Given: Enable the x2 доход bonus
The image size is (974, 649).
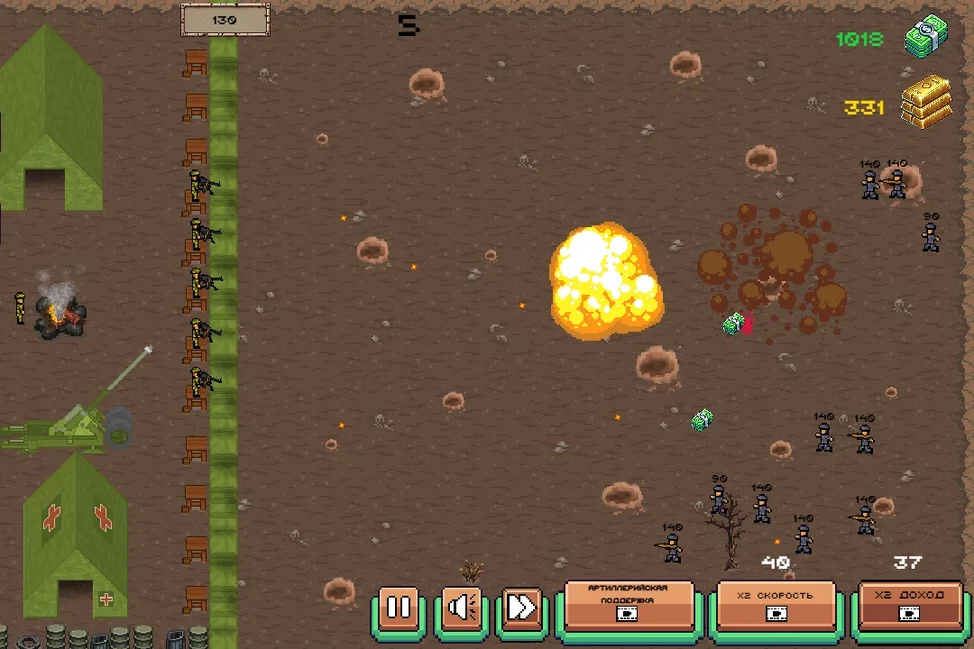Looking at the screenshot, I should coord(910,605).
